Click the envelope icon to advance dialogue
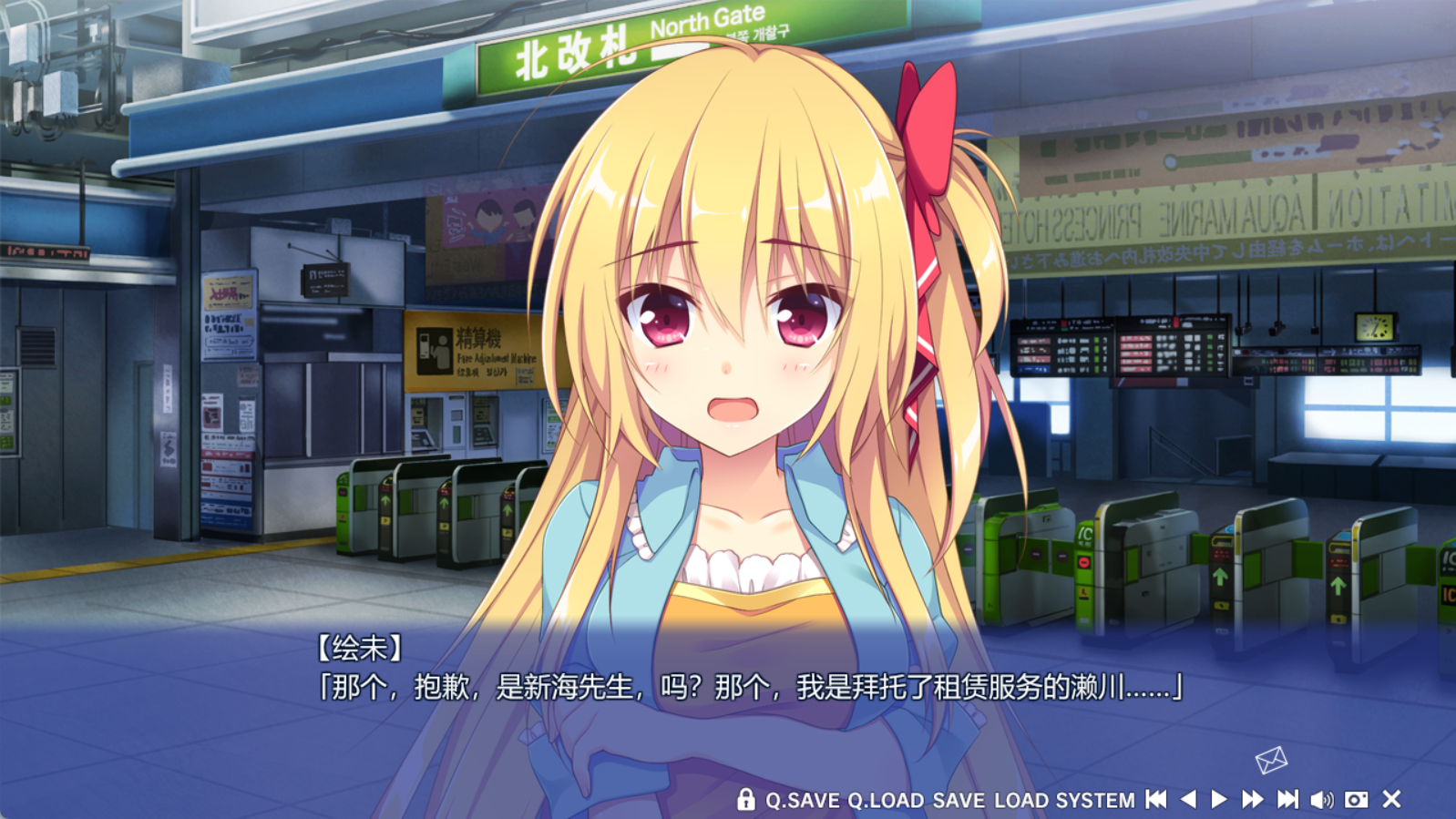Screen dimensions: 1456x819 click(x=1271, y=759)
